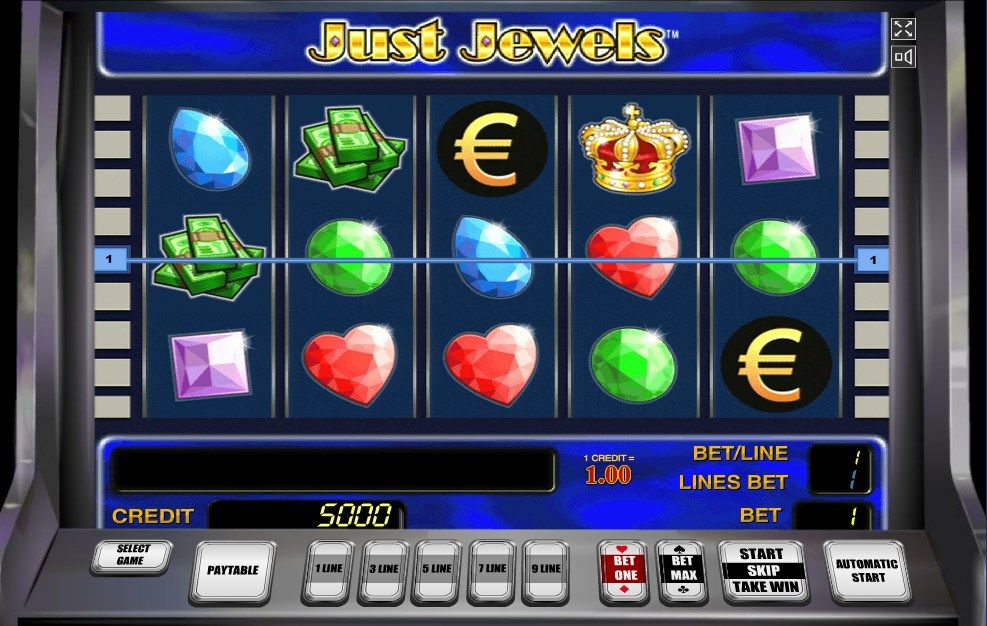
Task: Enable Automatic Start
Action: [866, 570]
